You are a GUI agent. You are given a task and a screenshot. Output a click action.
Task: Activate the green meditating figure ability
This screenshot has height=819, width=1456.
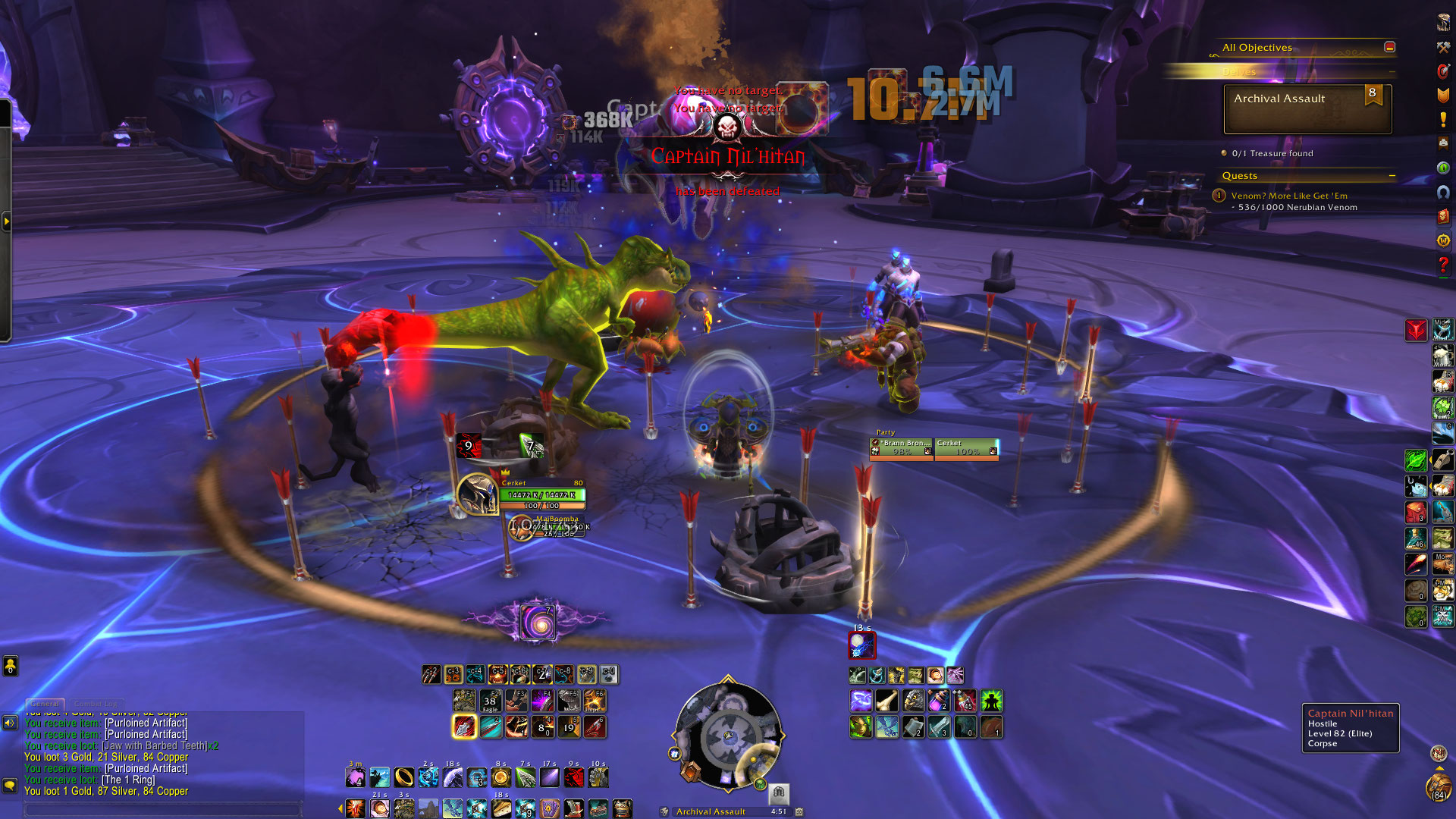tap(991, 701)
